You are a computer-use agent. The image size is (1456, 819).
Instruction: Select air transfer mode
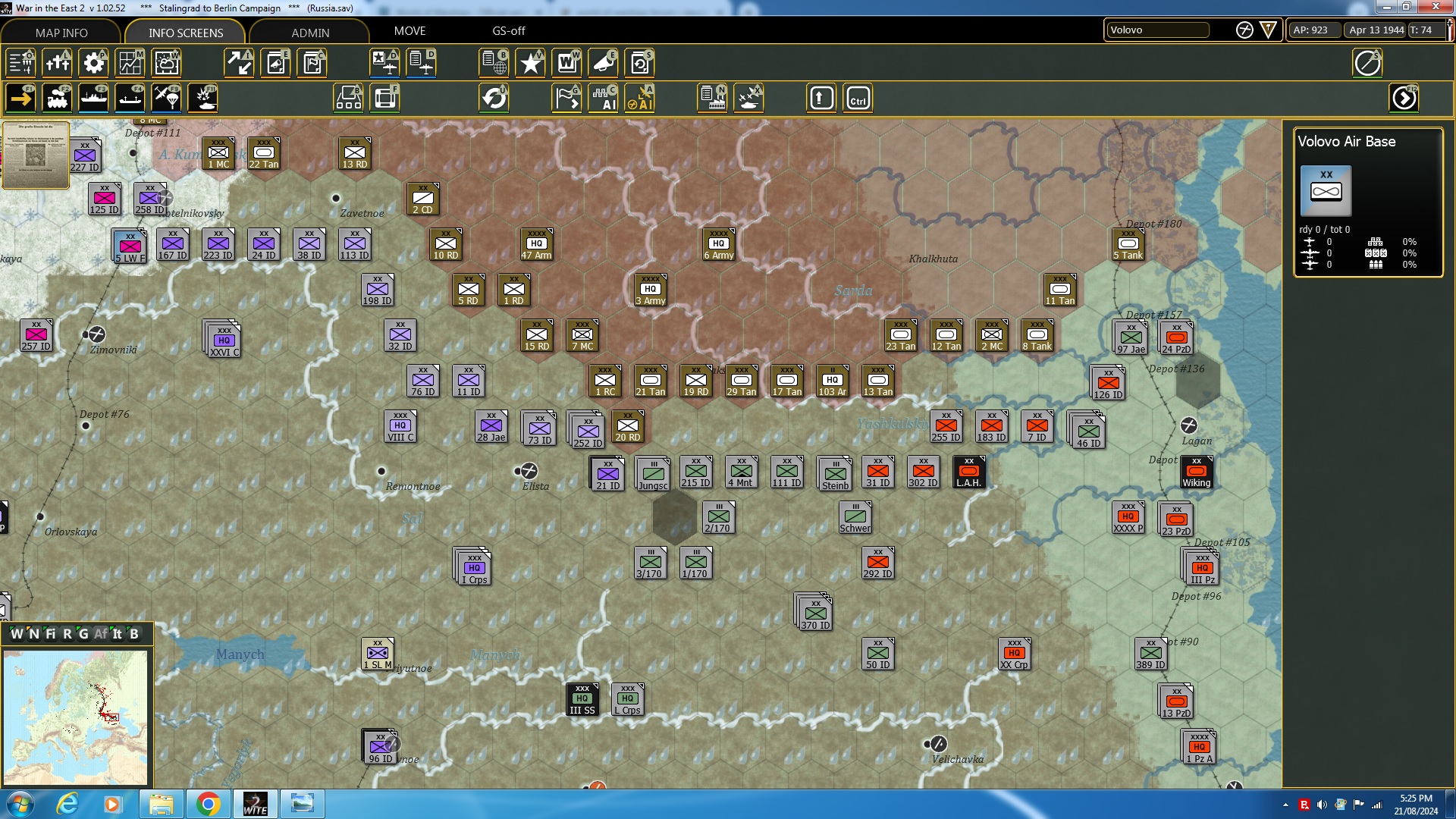coord(166,98)
